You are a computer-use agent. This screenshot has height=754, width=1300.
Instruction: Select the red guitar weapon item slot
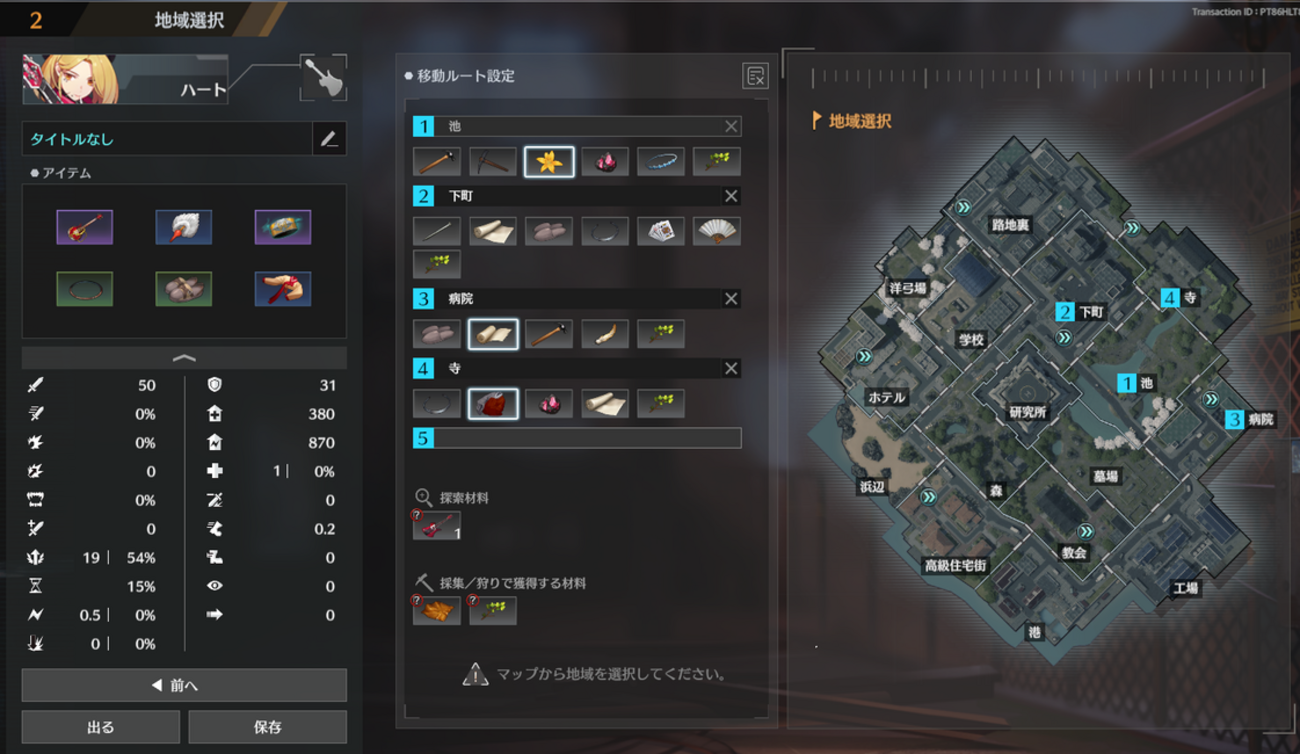[x=85, y=227]
